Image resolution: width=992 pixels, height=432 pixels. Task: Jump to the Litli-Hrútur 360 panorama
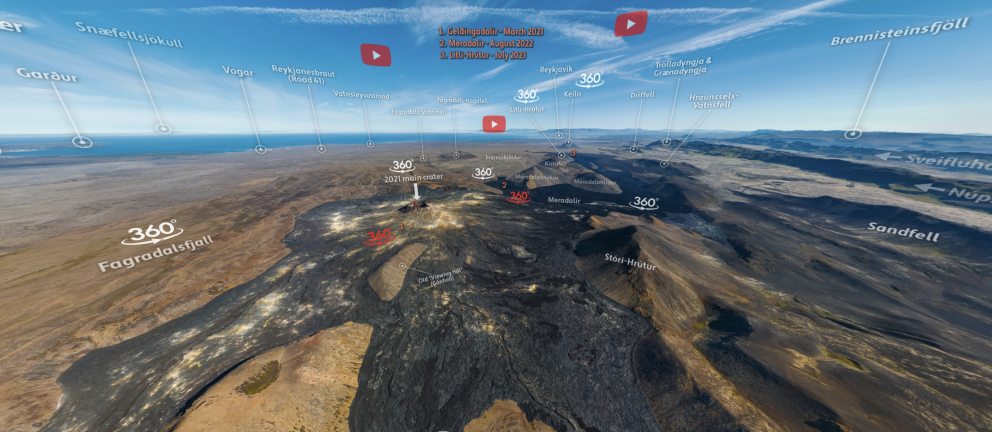[526, 96]
